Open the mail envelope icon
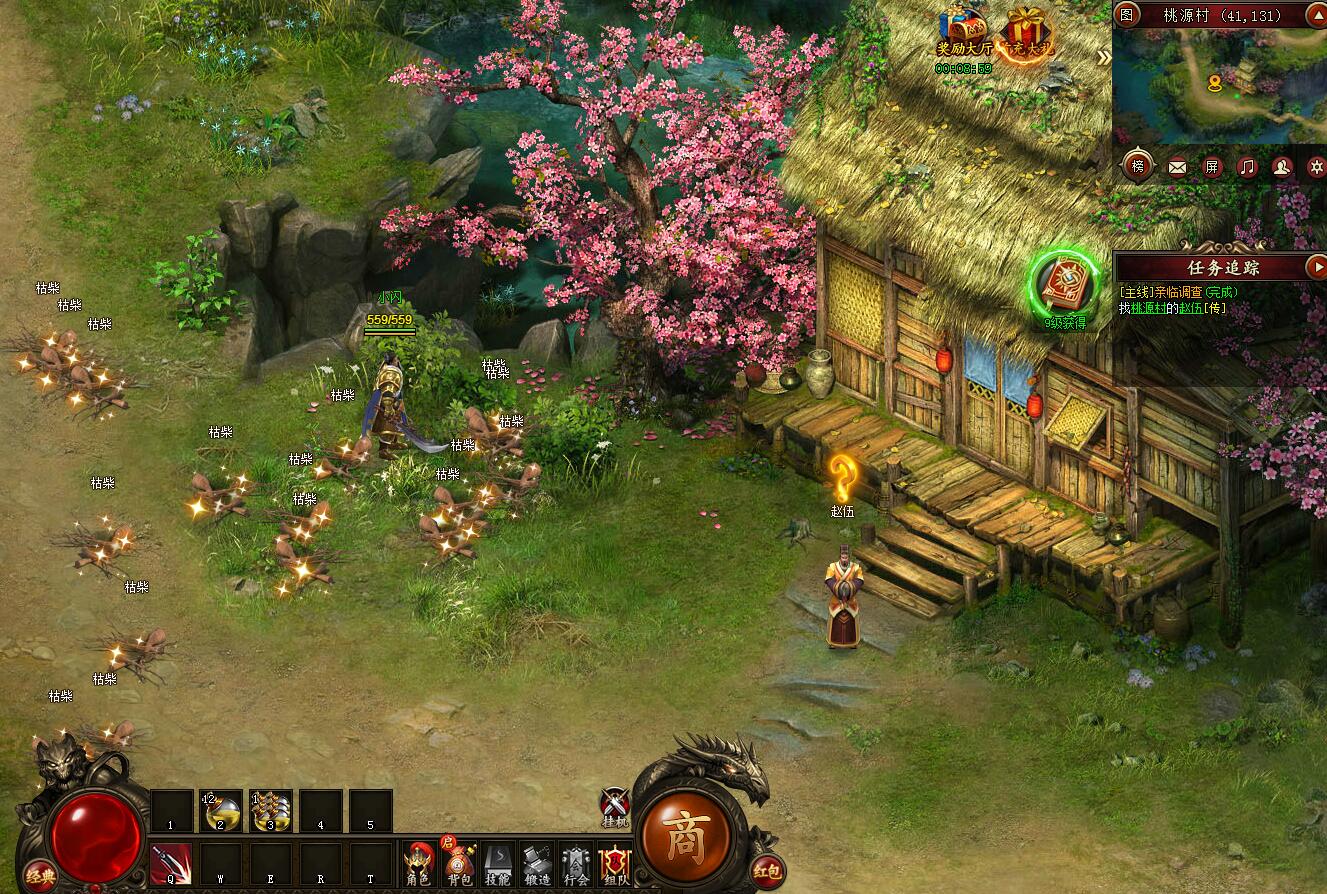 (1177, 167)
